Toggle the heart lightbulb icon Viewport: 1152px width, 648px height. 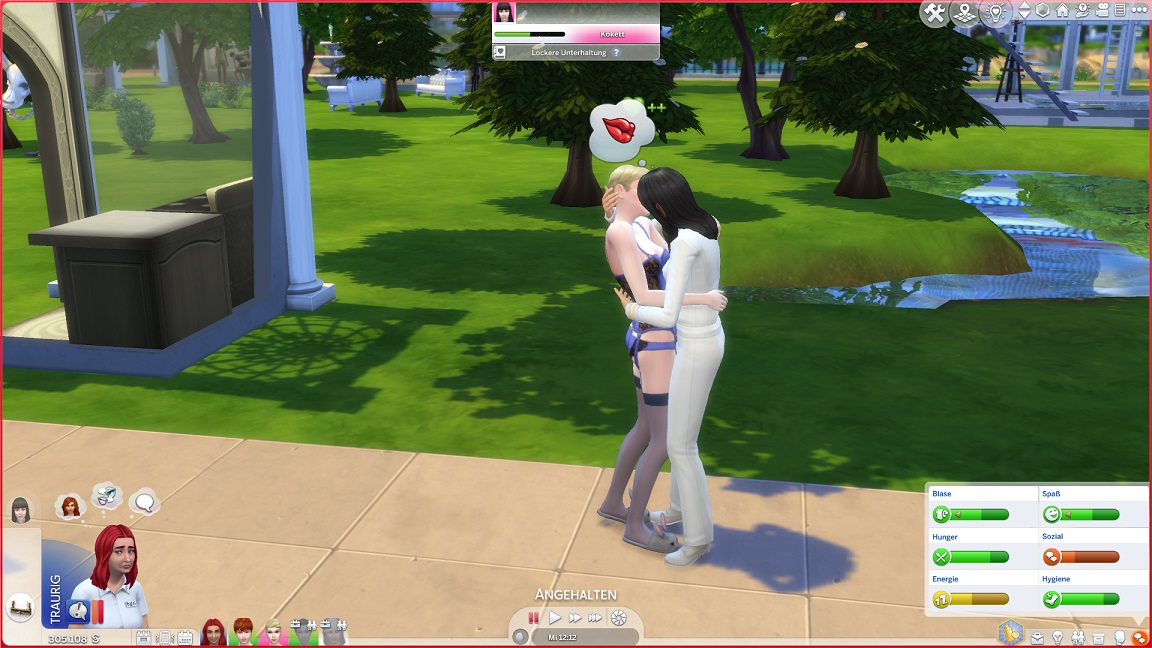(995, 13)
